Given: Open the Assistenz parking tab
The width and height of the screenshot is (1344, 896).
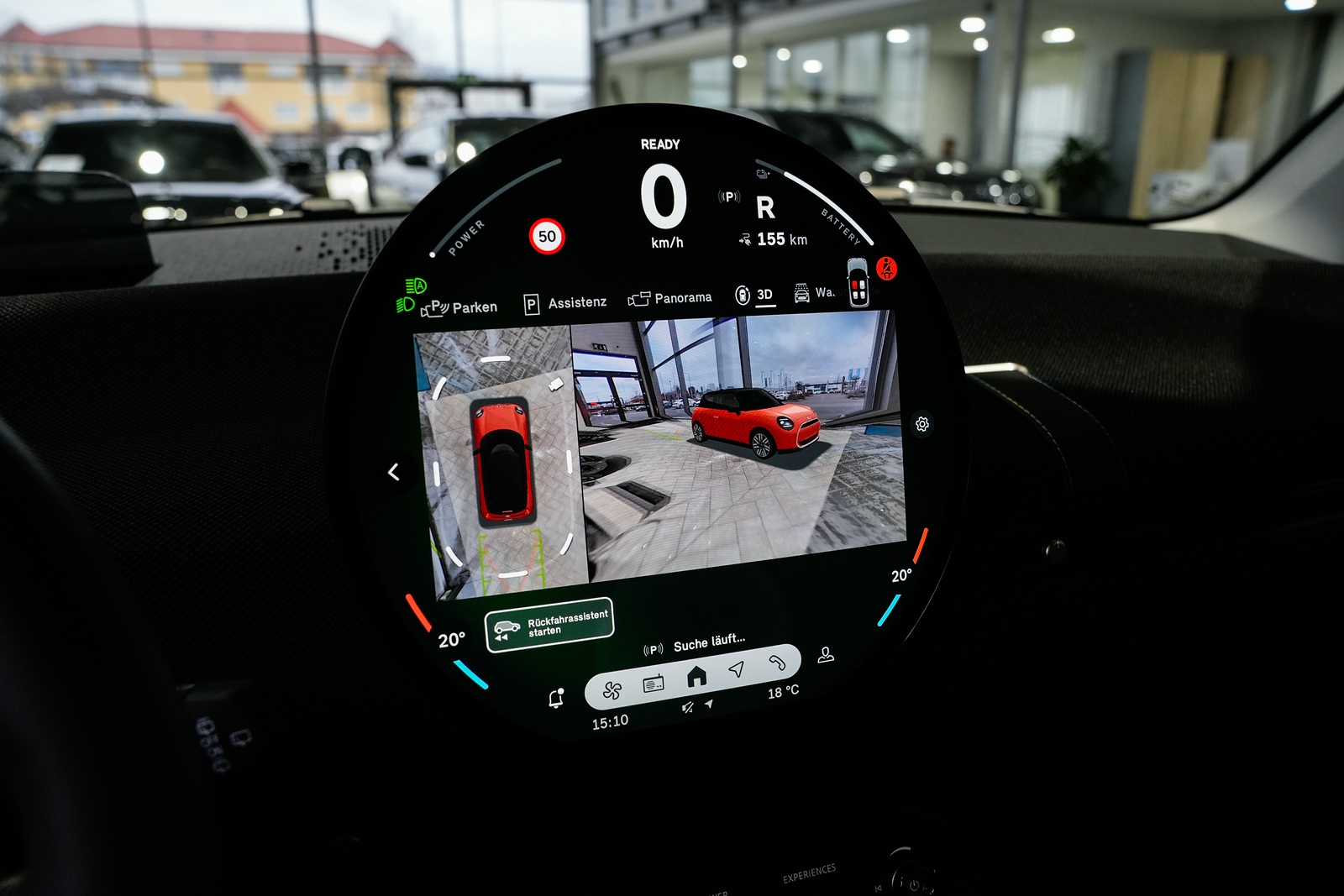Looking at the screenshot, I should (x=565, y=302).
